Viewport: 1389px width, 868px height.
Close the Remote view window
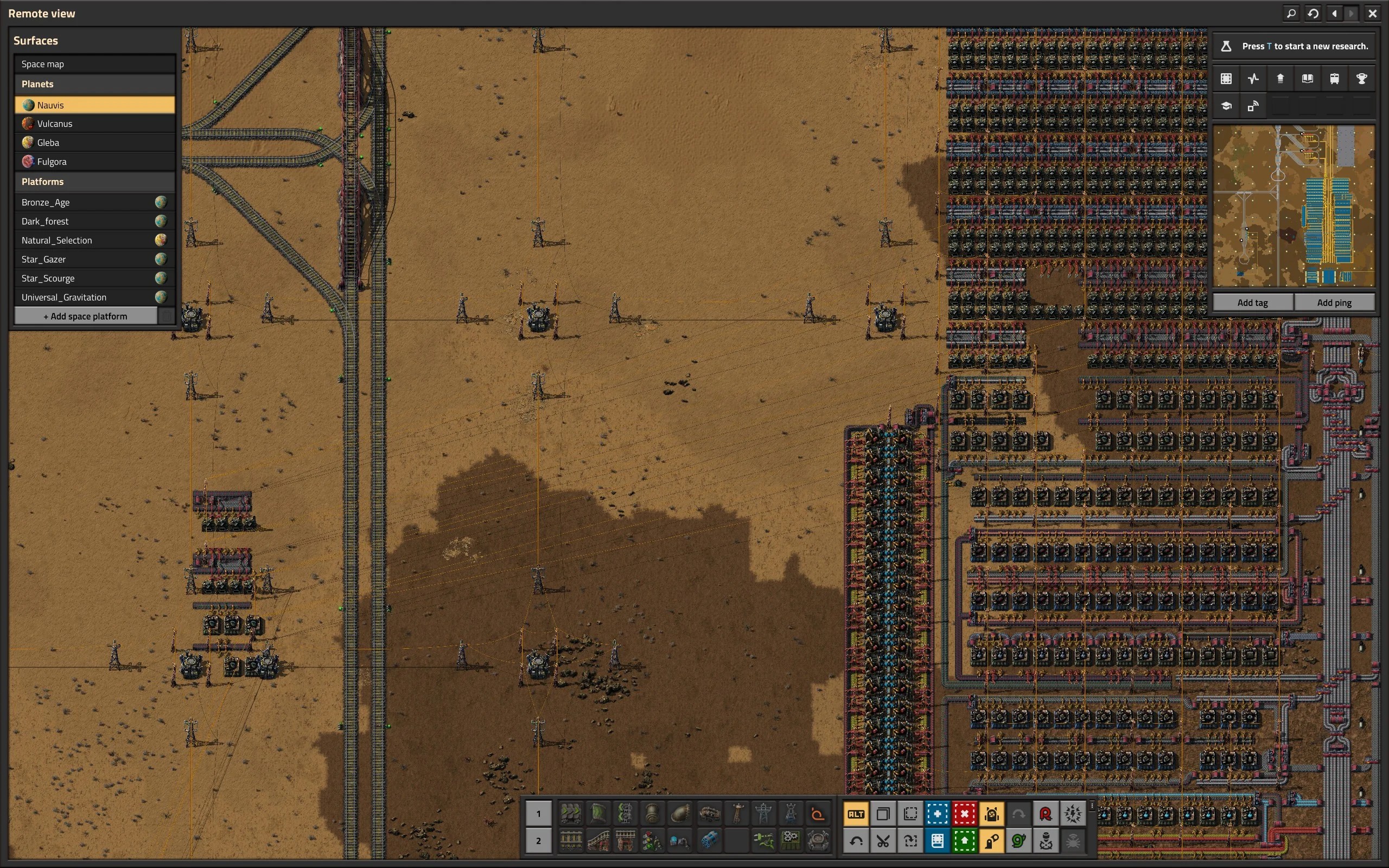1372,13
